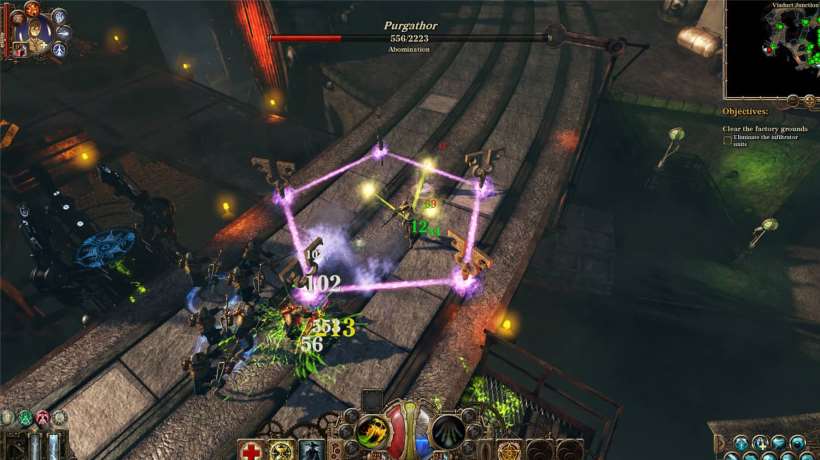This screenshot has width=820, height=460.
Task: Use the red cross health potion slot
Action: pyautogui.click(x=252, y=451)
